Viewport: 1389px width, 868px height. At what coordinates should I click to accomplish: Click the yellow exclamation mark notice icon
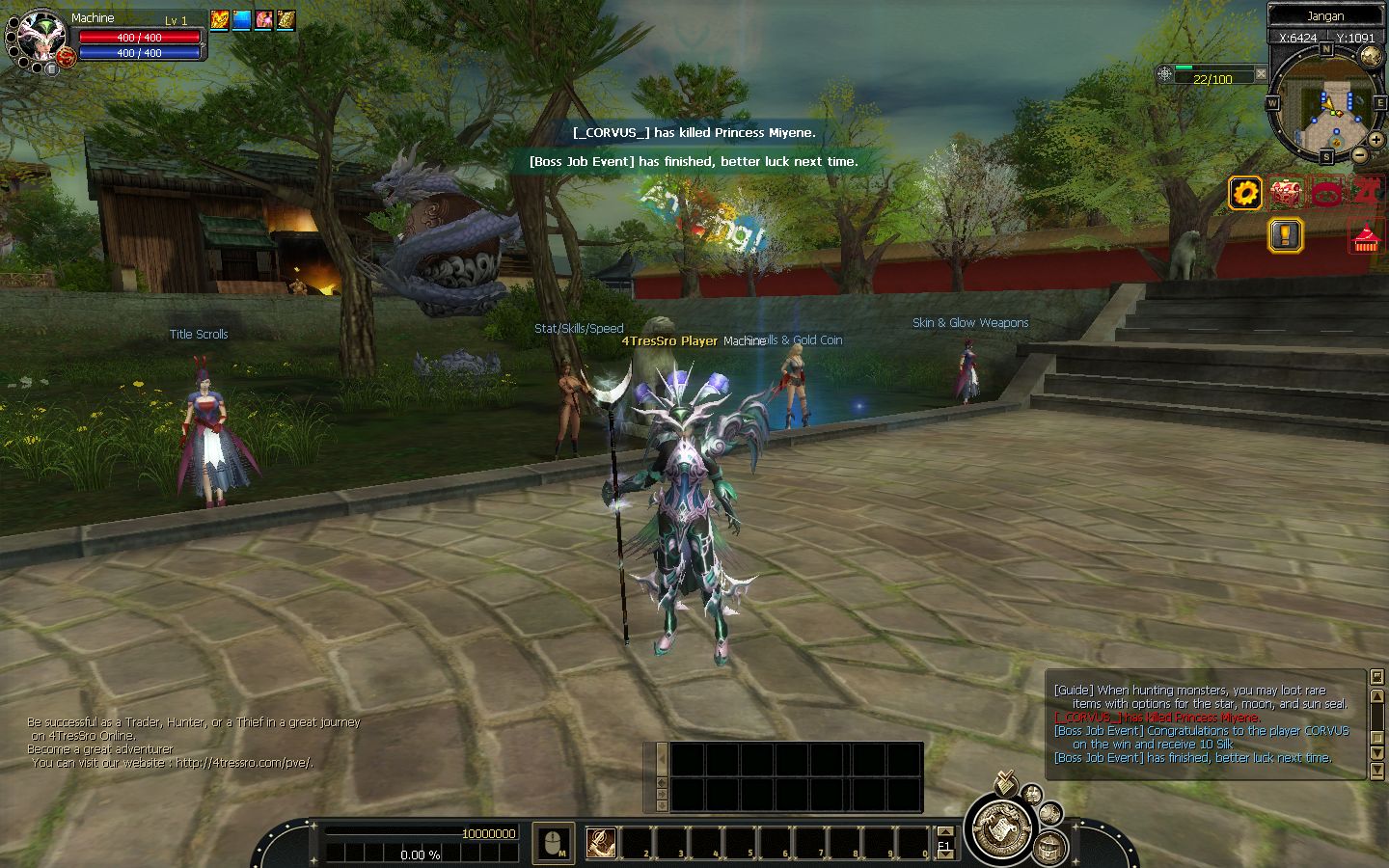(x=1285, y=234)
